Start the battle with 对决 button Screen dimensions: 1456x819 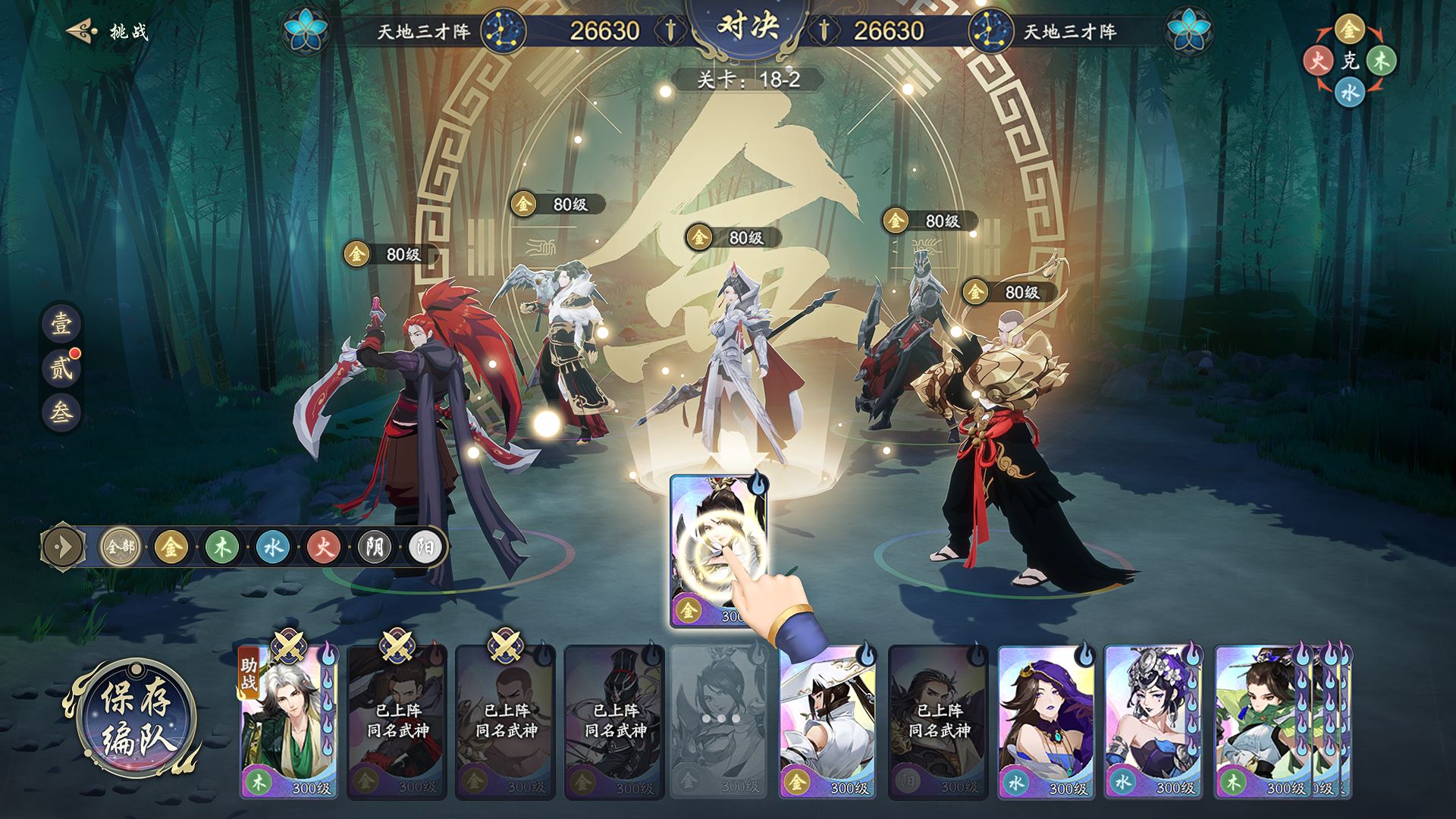(748, 29)
